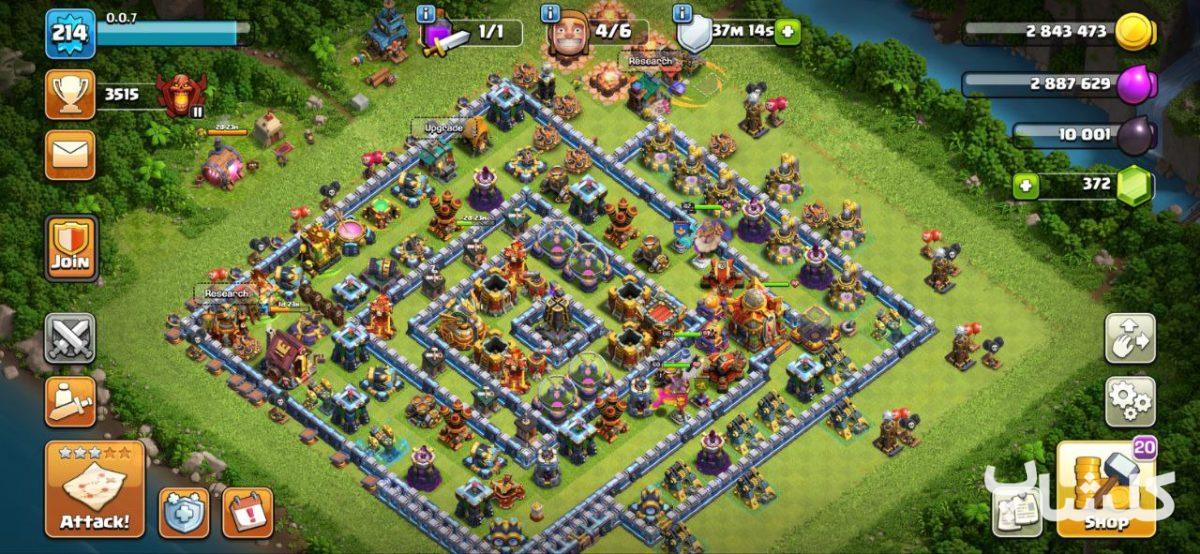Add shield time with the green plus
The height and width of the screenshot is (554, 1200).
788,32
